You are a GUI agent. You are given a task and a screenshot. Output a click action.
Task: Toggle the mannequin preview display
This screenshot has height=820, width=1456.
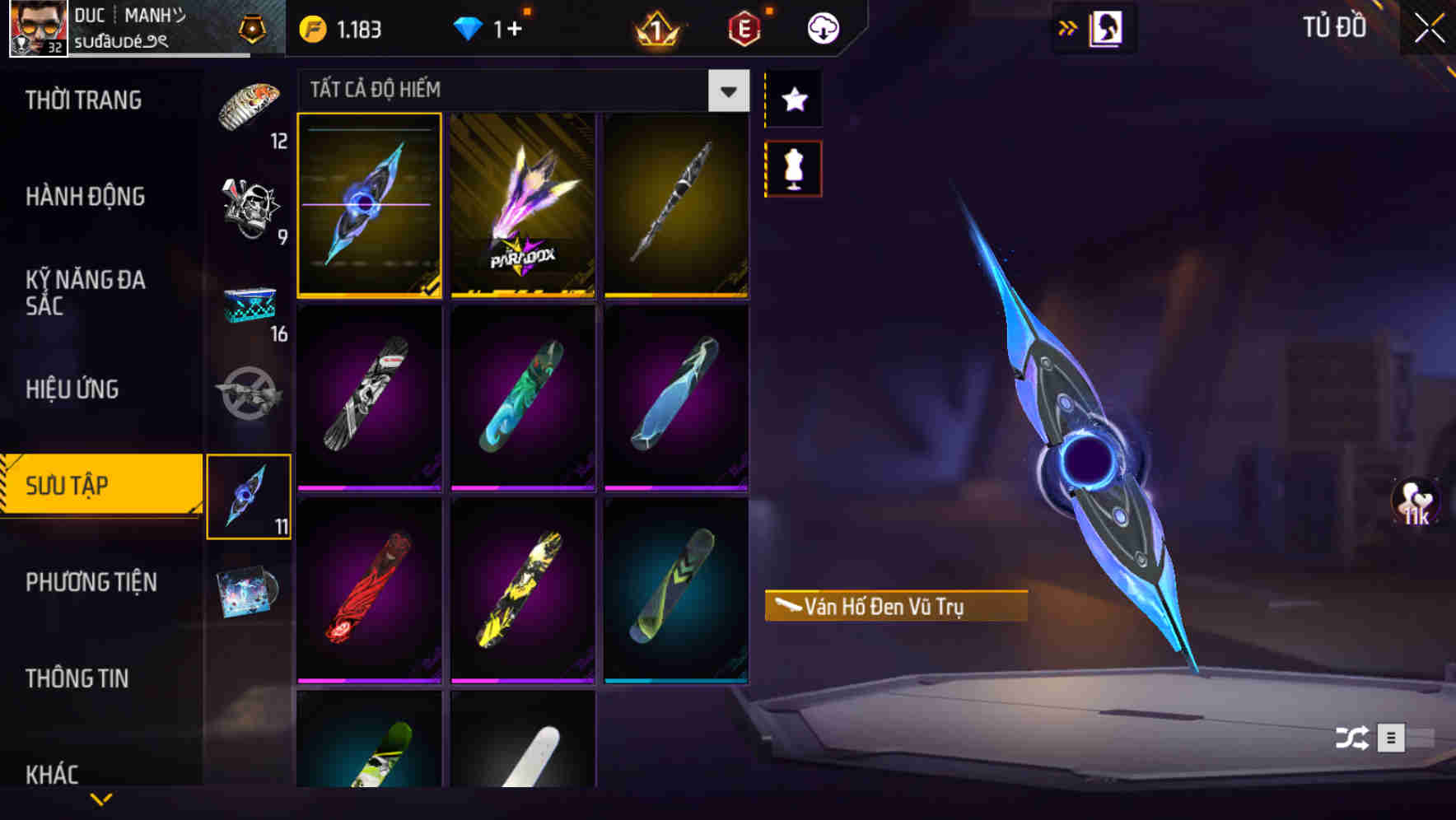click(793, 167)
